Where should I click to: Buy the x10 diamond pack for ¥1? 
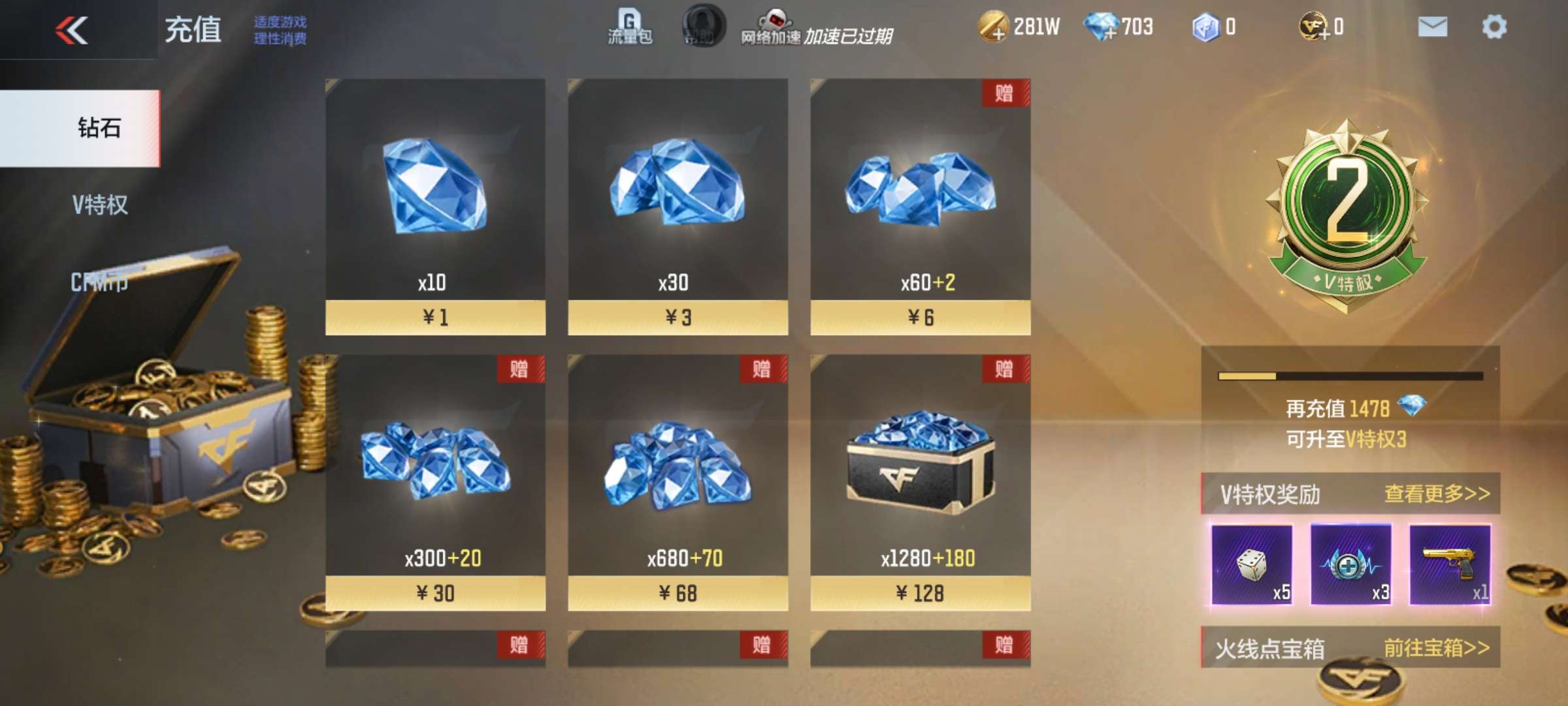click(435, 318)
